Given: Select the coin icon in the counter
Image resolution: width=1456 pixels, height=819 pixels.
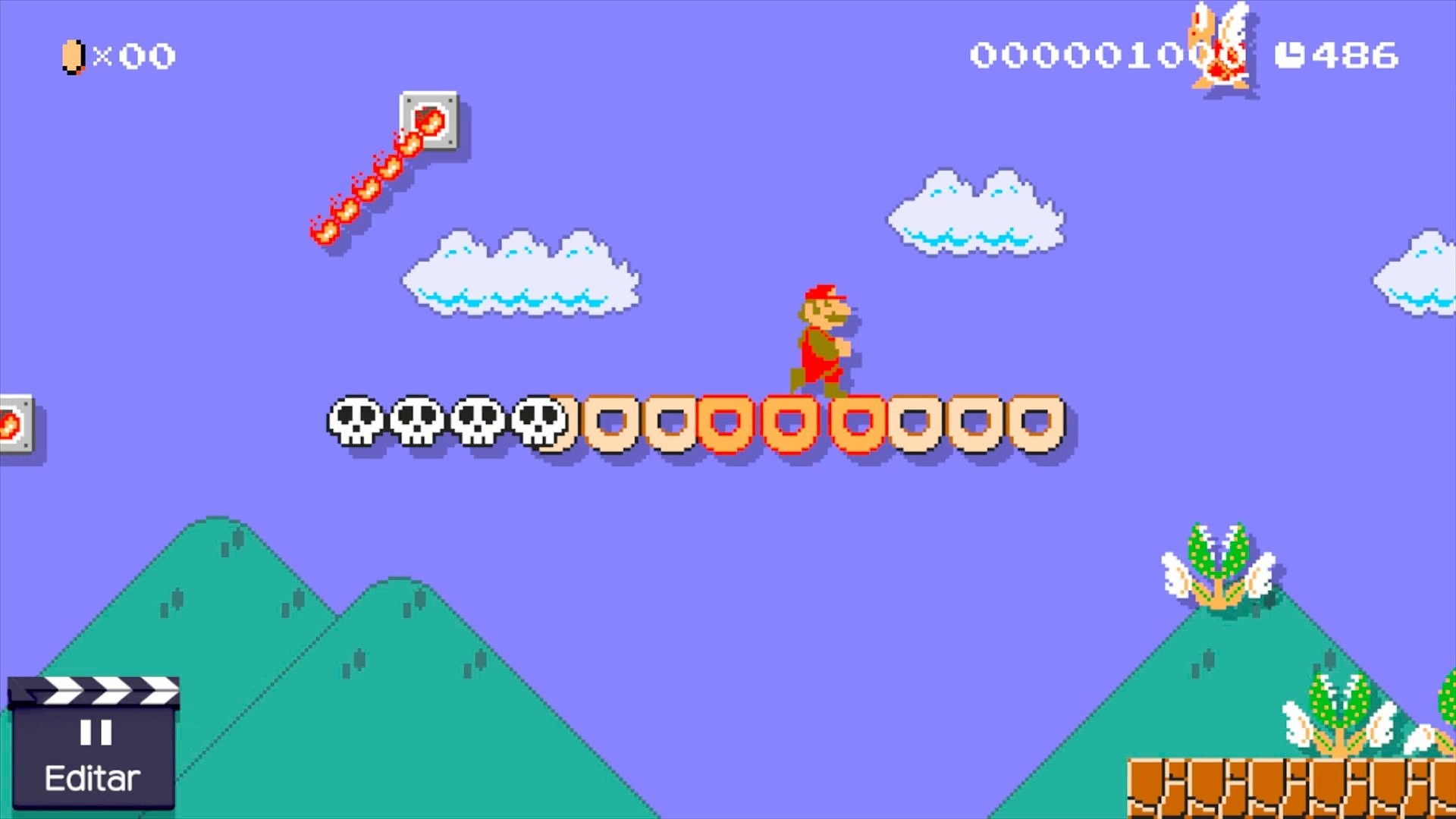Looking at the screenshot, I should [x=72, y=55].
